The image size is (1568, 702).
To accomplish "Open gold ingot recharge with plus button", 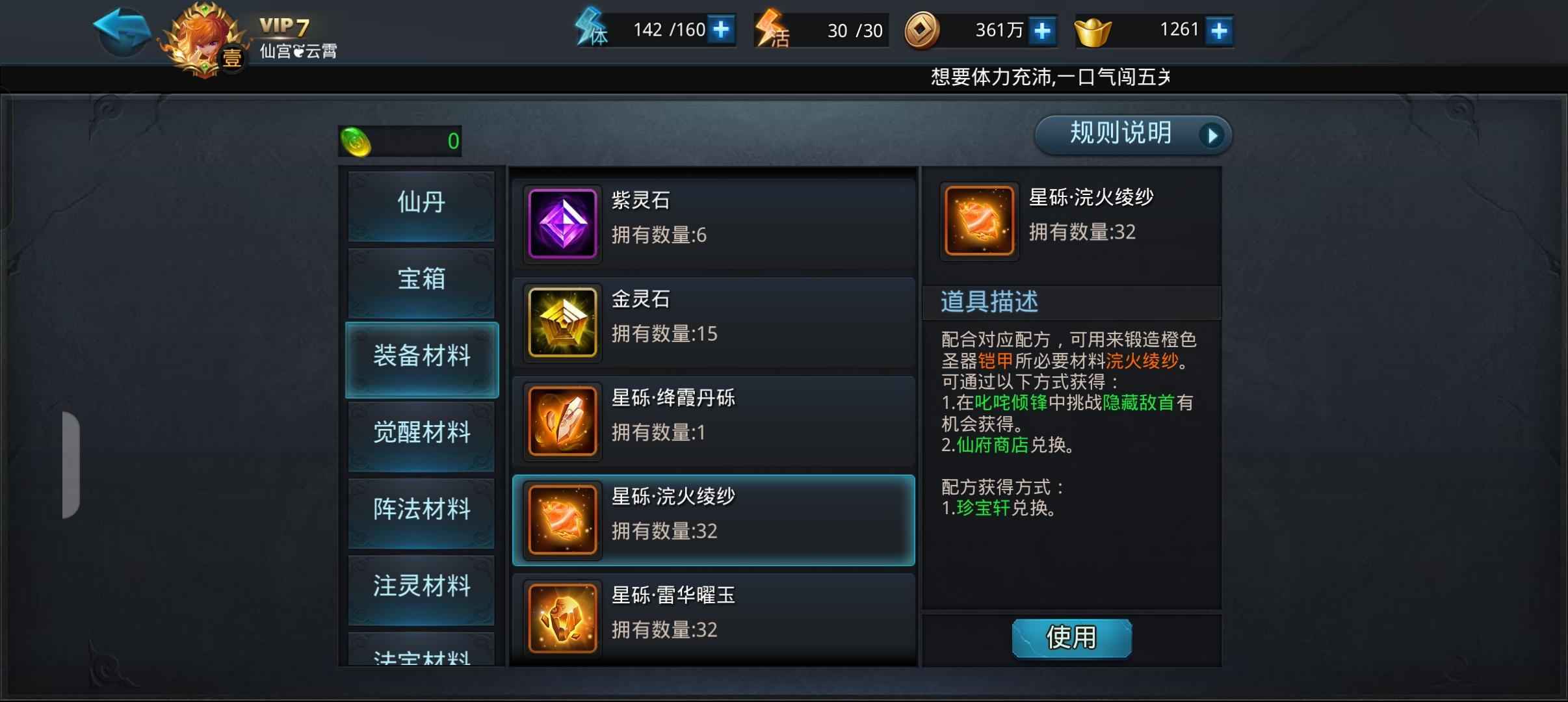I will pyautogui.click(x=1219, y=29).
